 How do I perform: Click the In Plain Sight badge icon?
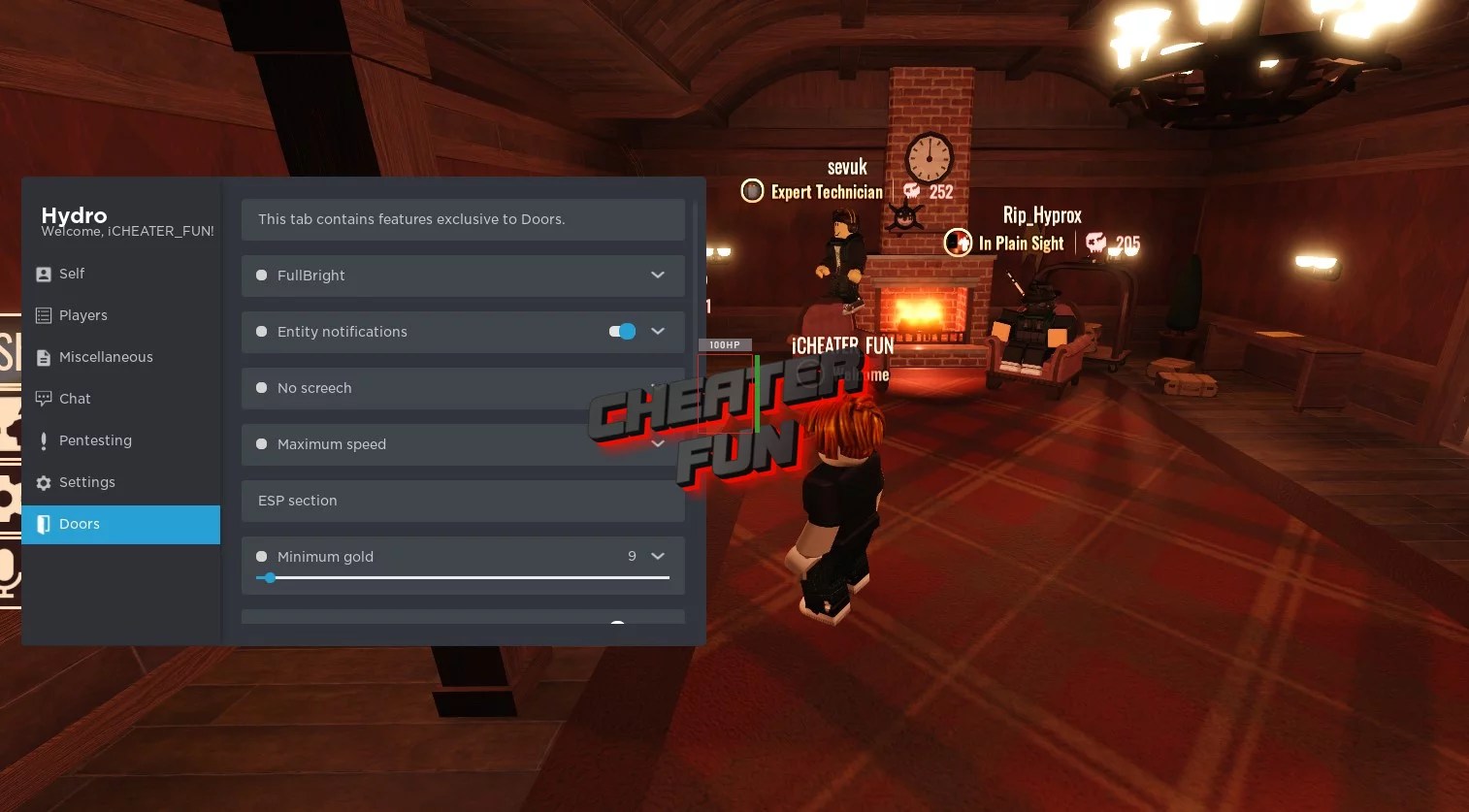pos(958,243)
